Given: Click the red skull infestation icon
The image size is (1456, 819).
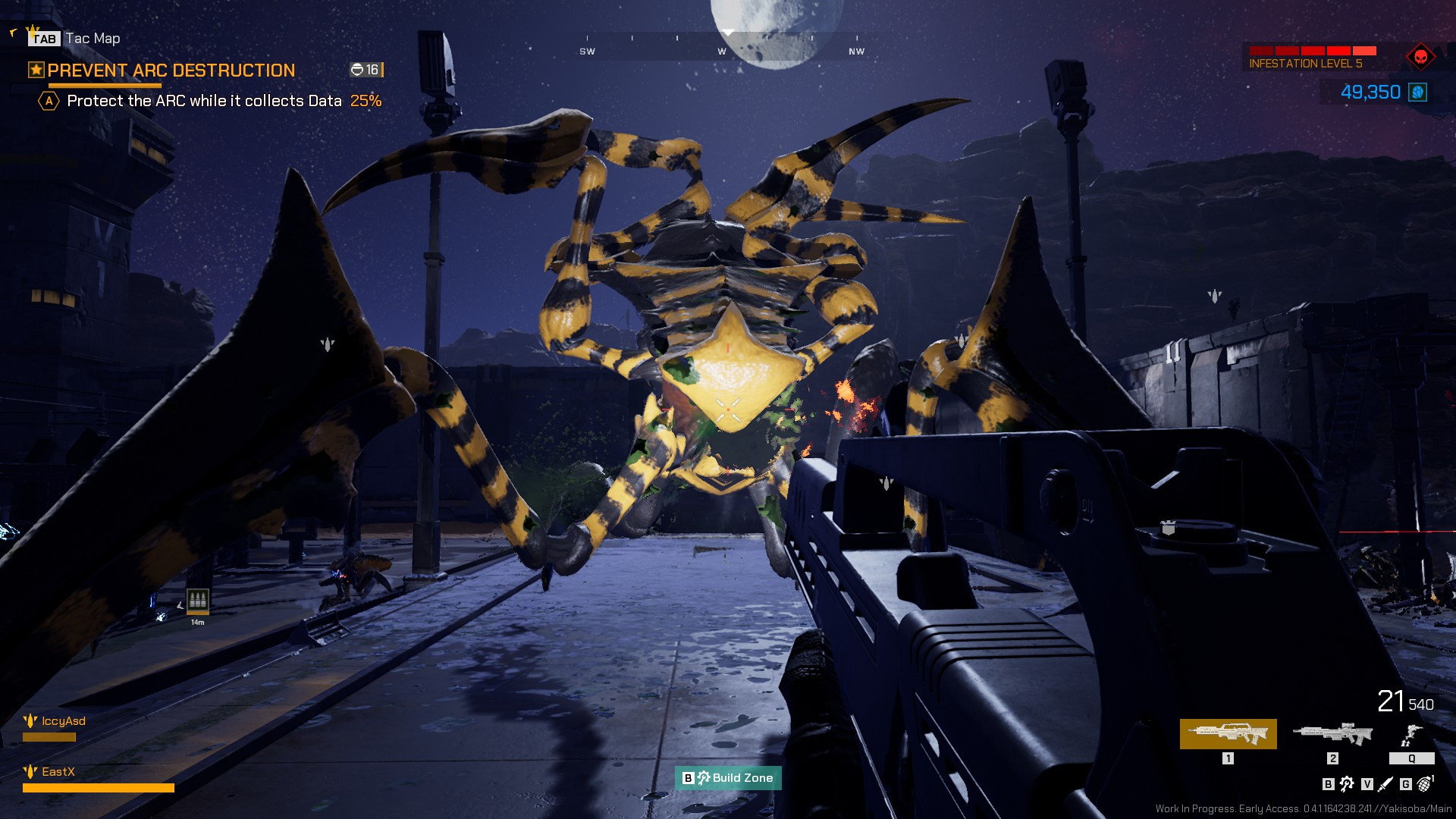Looking at the screenshot, I should (x=1420, y=57).
